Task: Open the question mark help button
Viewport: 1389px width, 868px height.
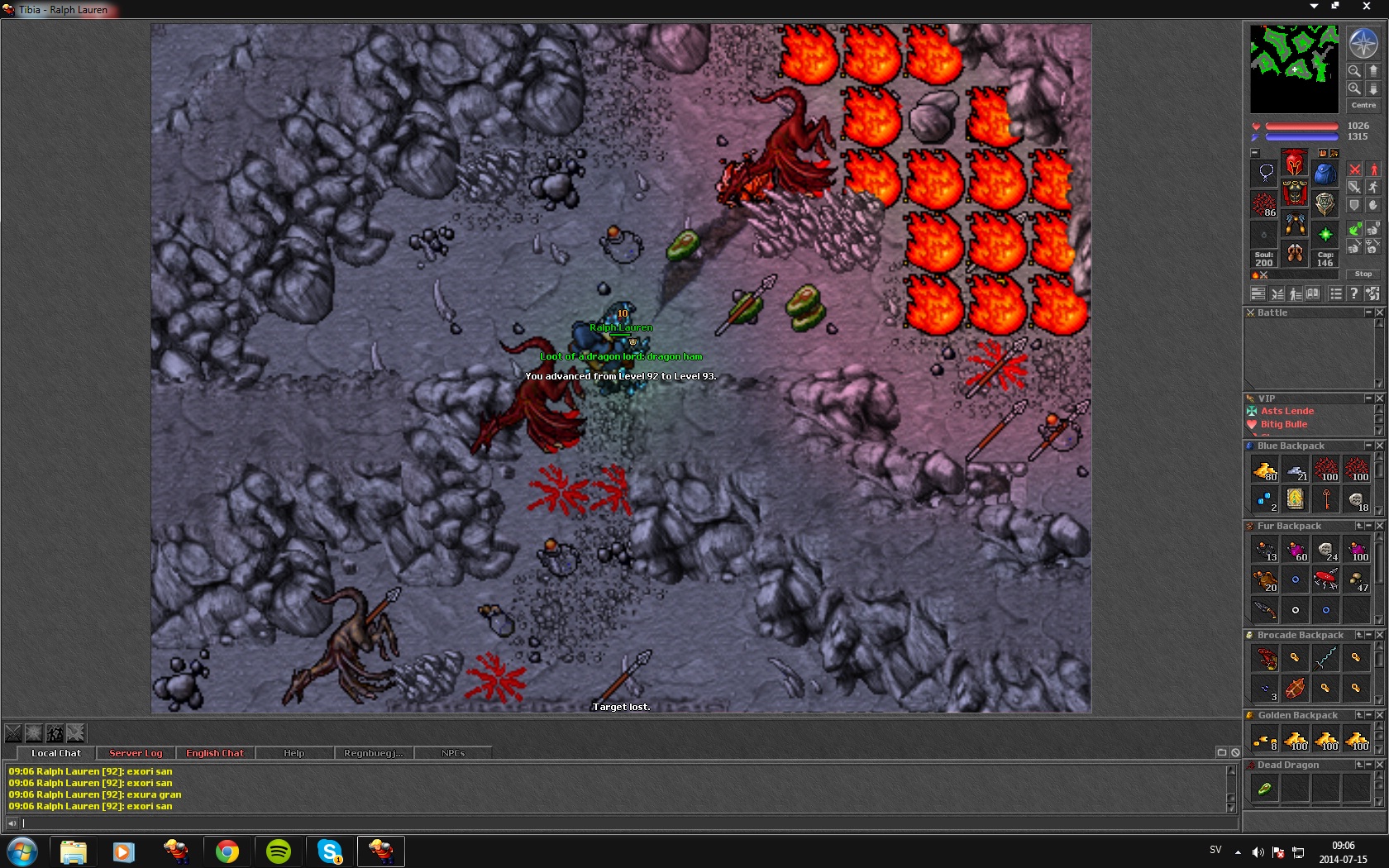Action: tap(1353, 293)
